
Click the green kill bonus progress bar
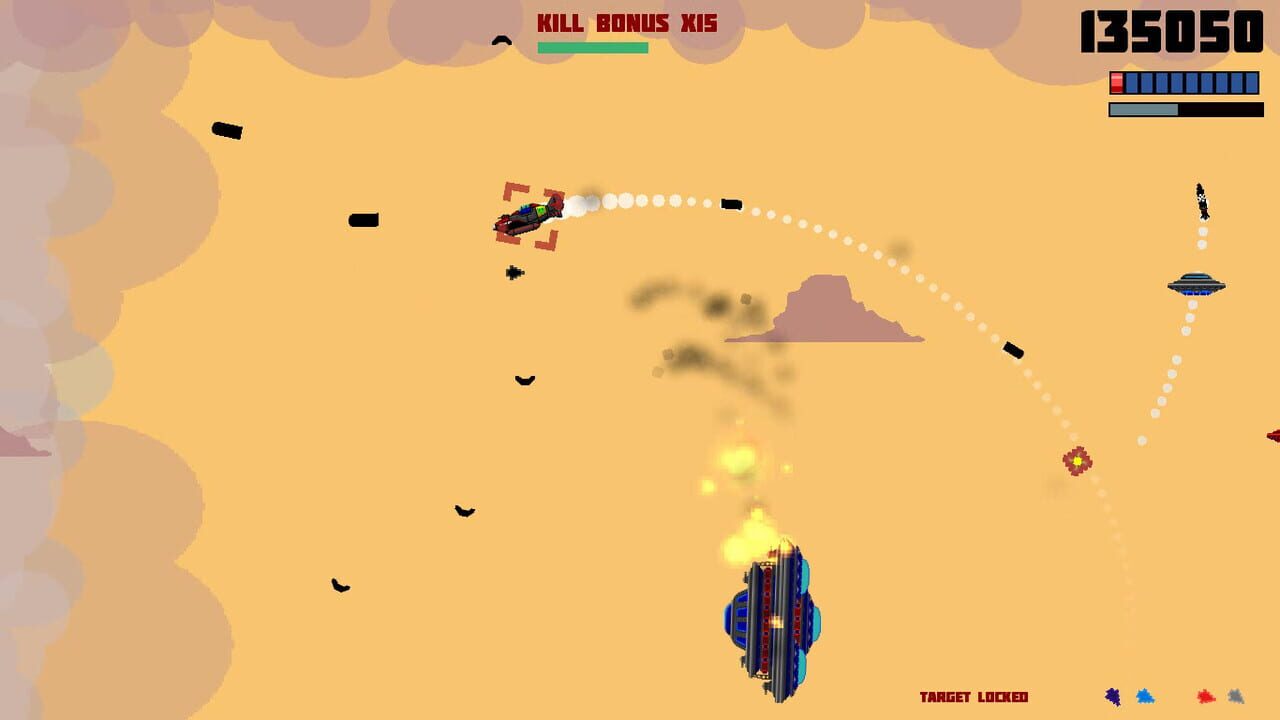(594, 46)
